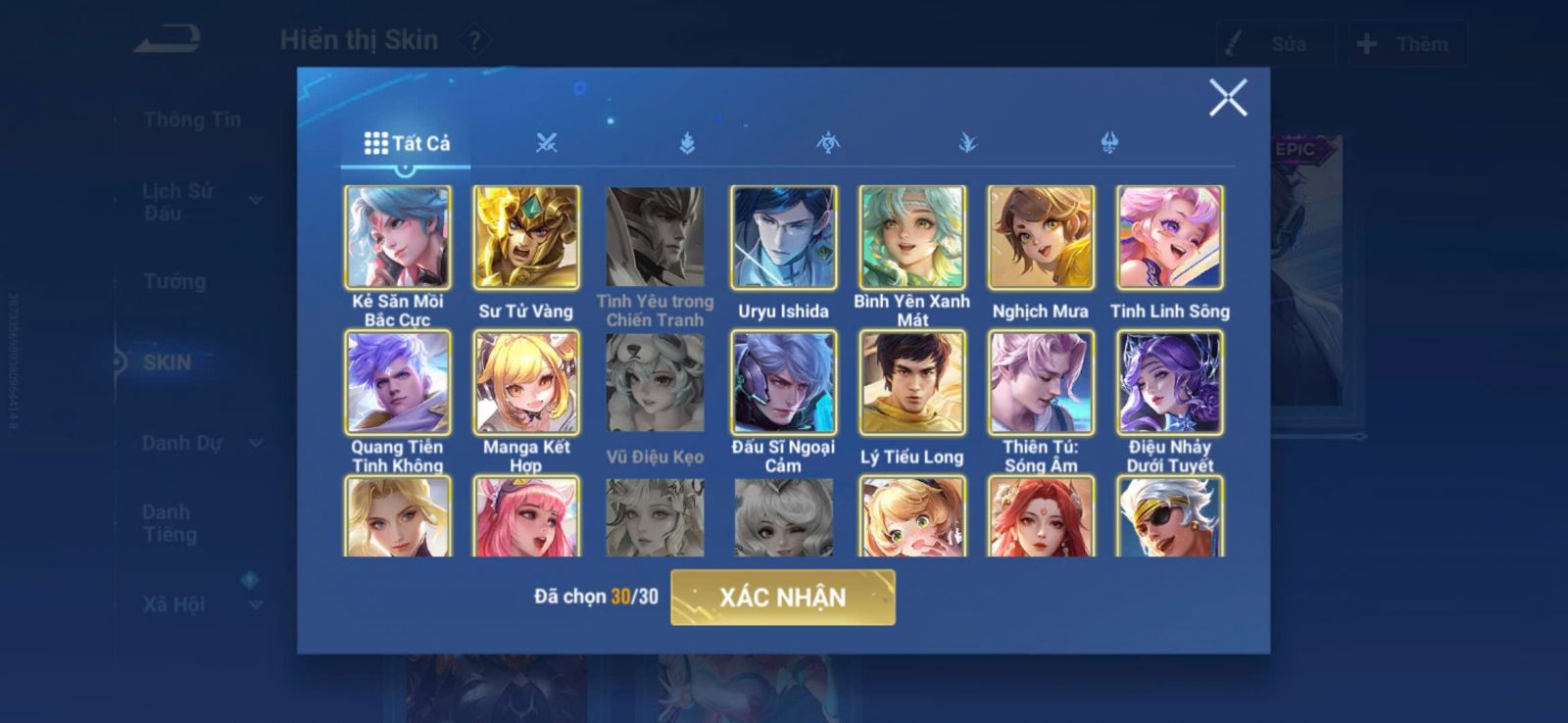Filter skins by the crossed swords class tab
Image resolution: width=1568 pixels, height=723 pixels.
click(x=547, y=143)
